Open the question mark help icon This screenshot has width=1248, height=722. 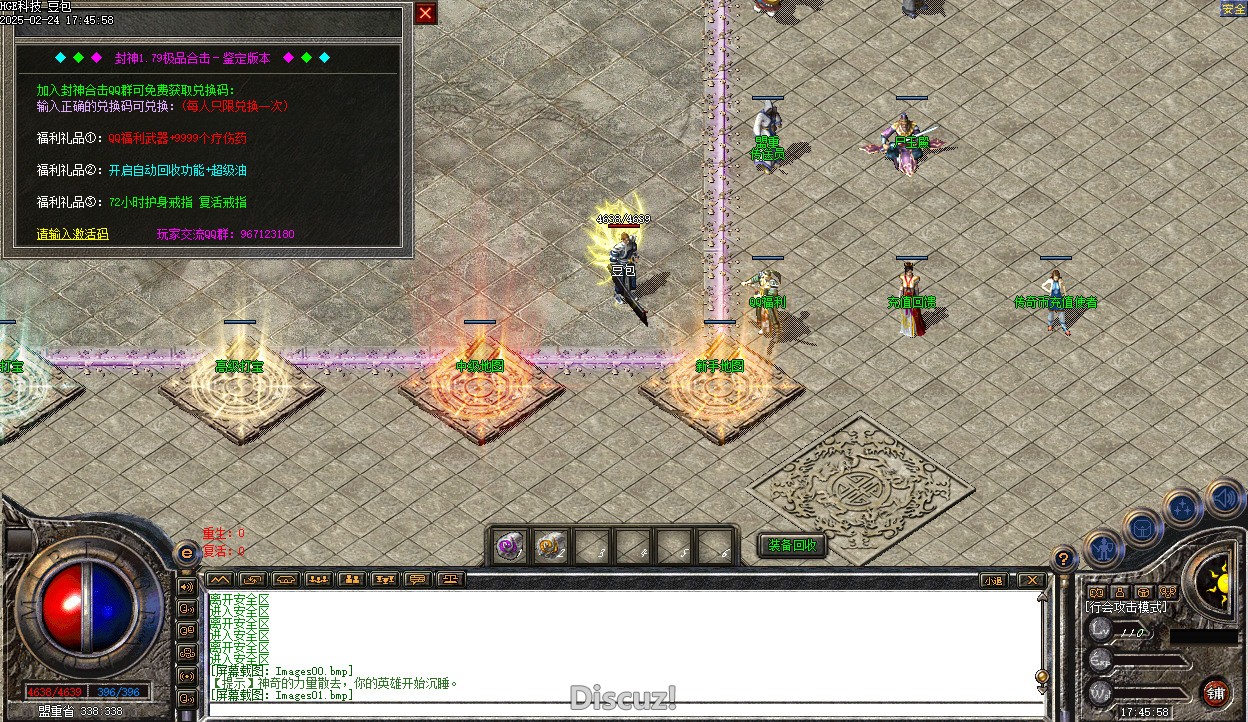1064,559
